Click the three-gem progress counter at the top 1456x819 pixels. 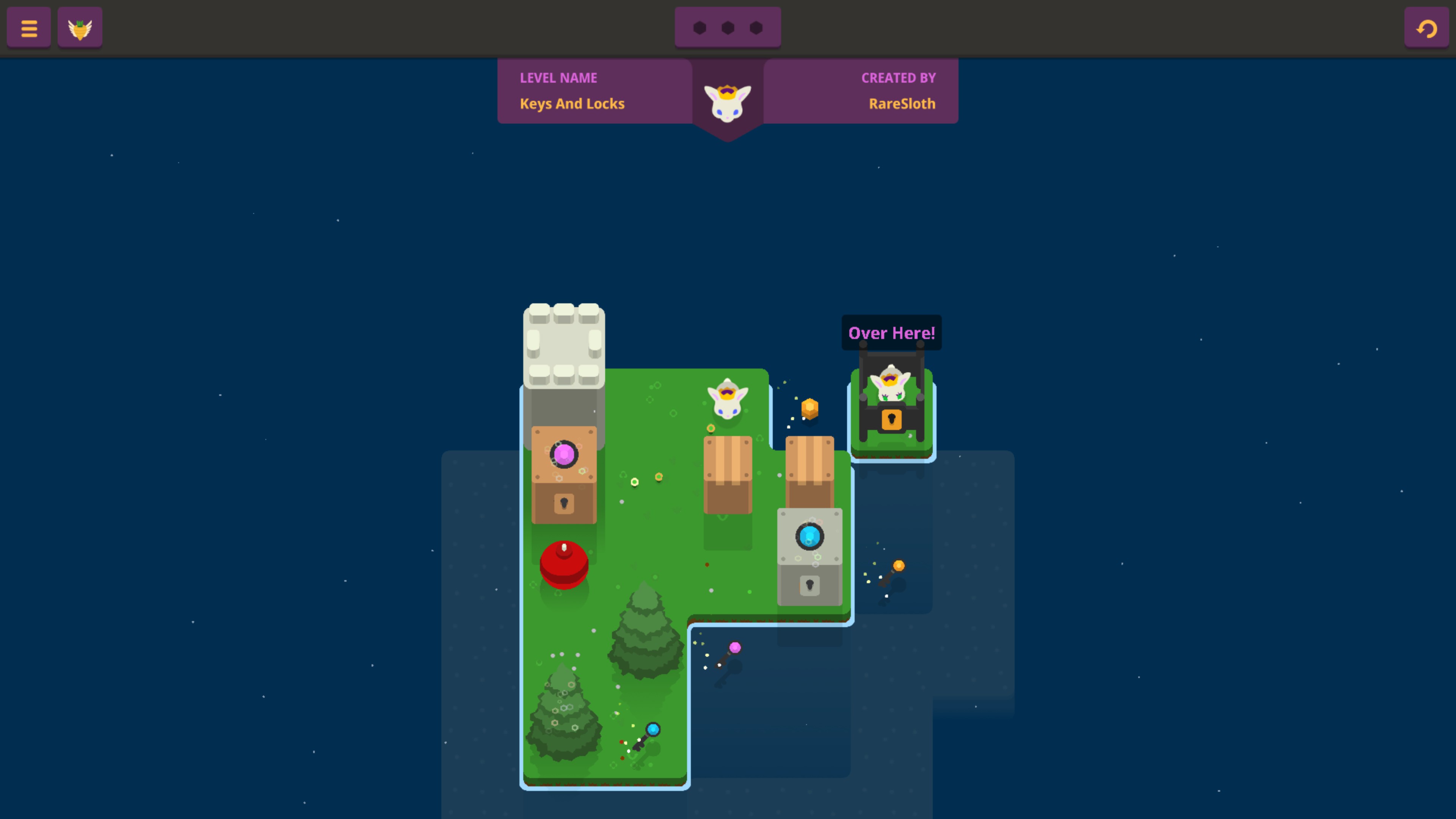[x=728, y=27]
